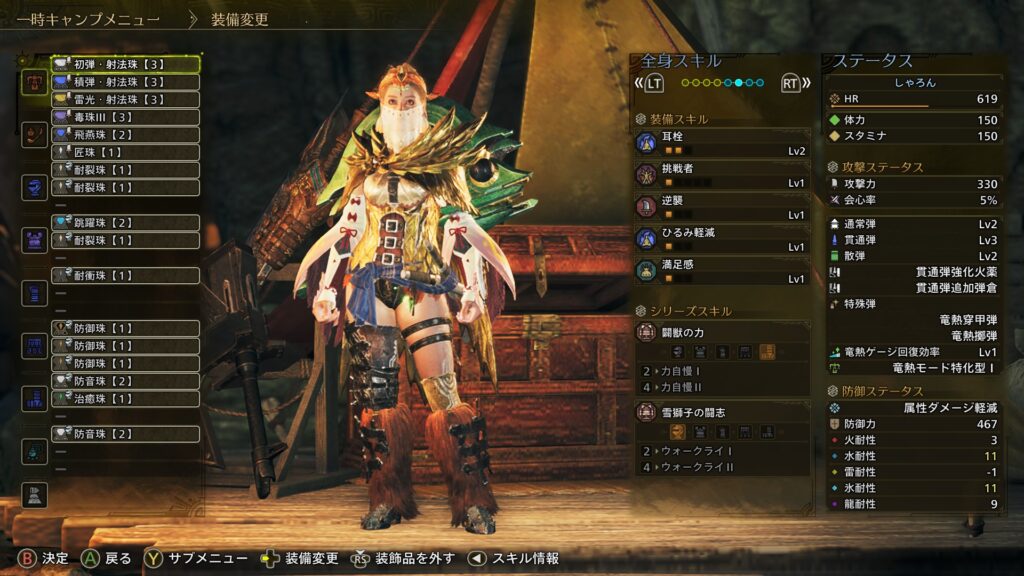1024x576 pixels.
Task: Click the 逆襲 skill entry
Action: (x=723, y=207)
